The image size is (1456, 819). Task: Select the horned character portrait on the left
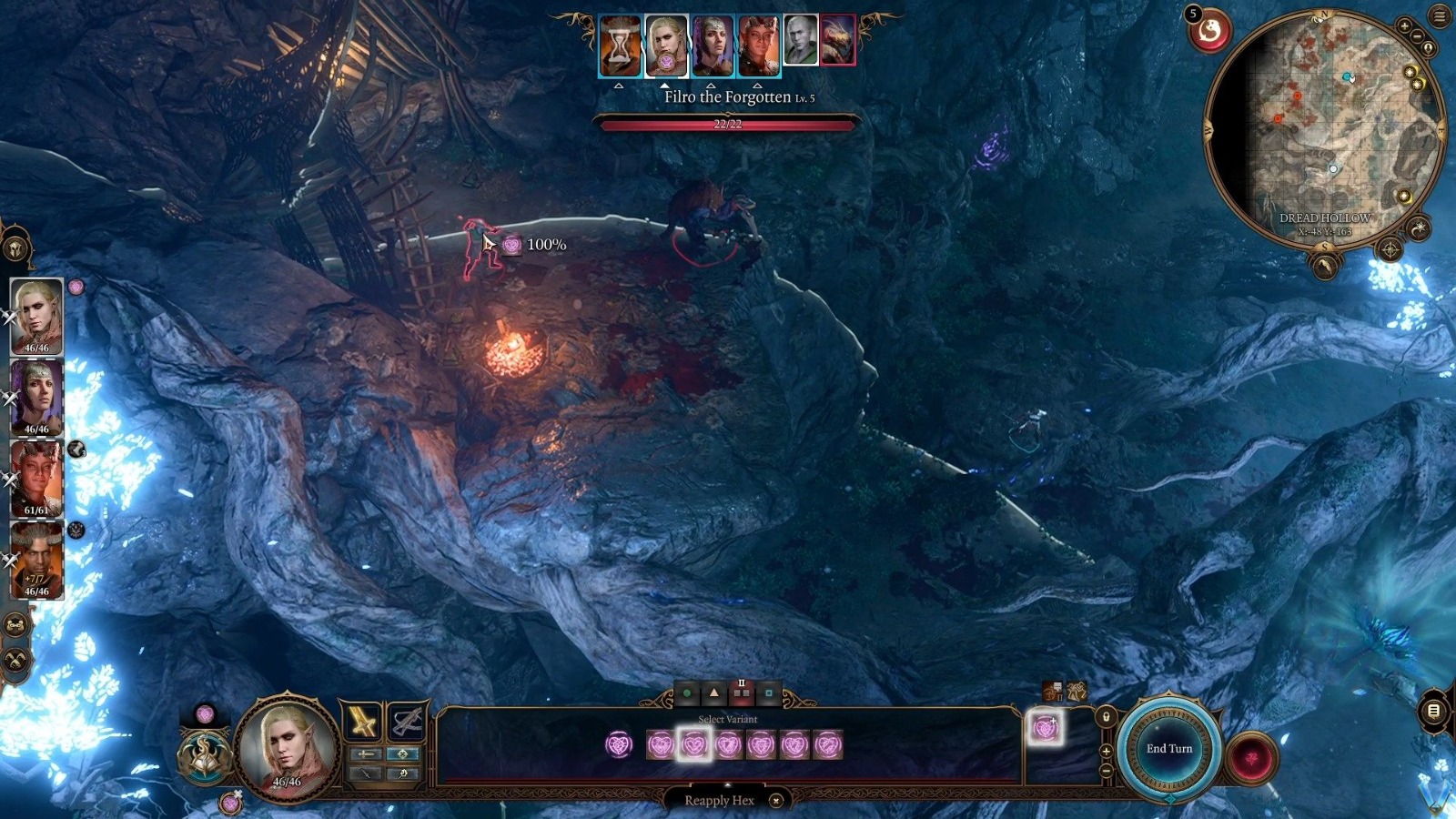coord(36,555)
